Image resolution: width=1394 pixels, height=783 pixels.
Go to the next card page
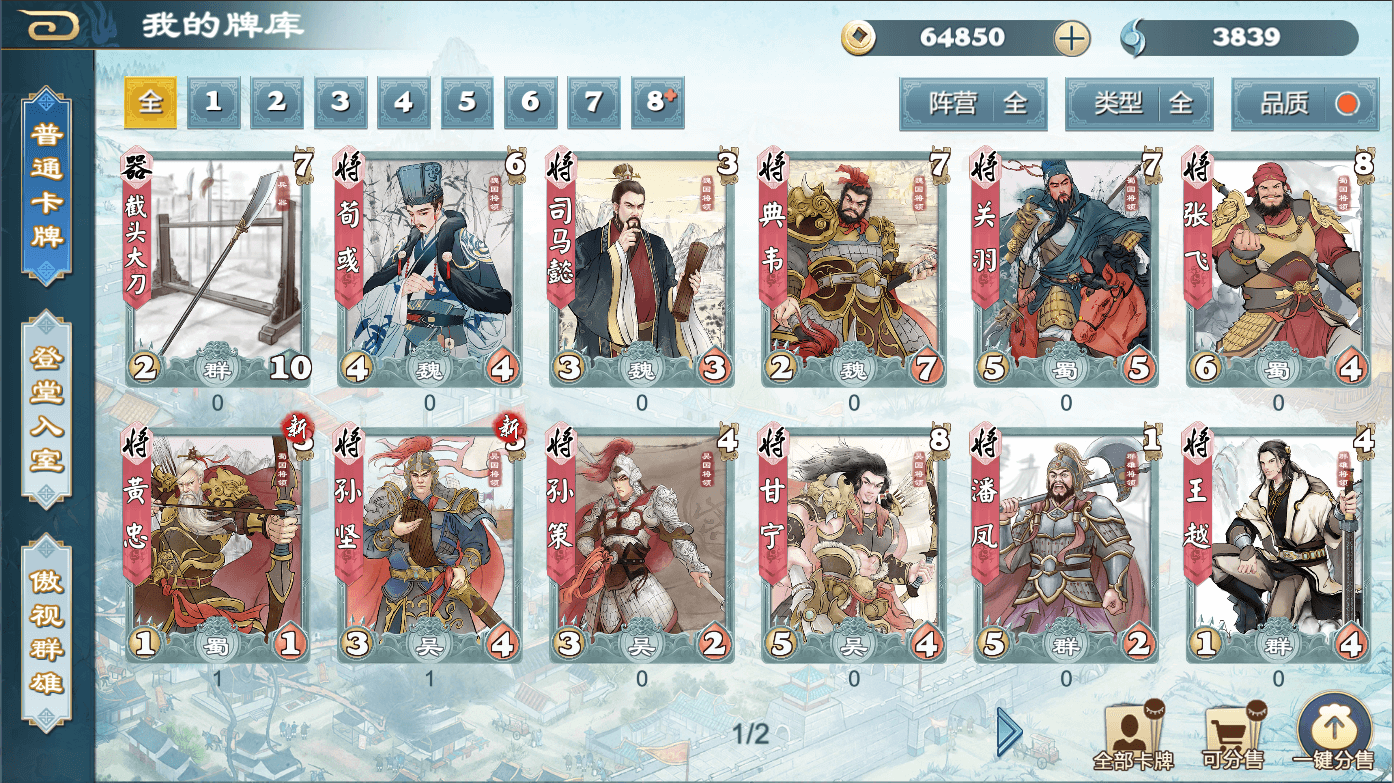(x=1009, y=732)
